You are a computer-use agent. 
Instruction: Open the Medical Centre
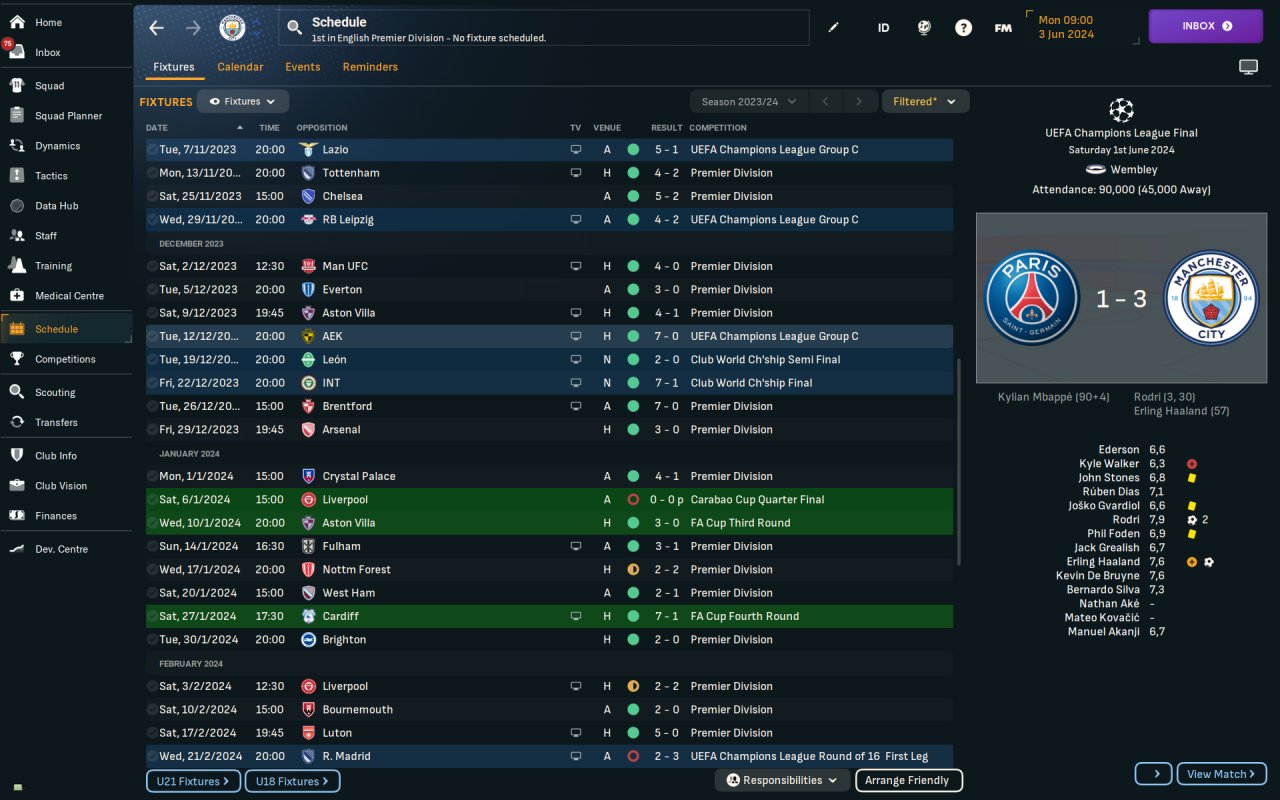coord(68,296)
